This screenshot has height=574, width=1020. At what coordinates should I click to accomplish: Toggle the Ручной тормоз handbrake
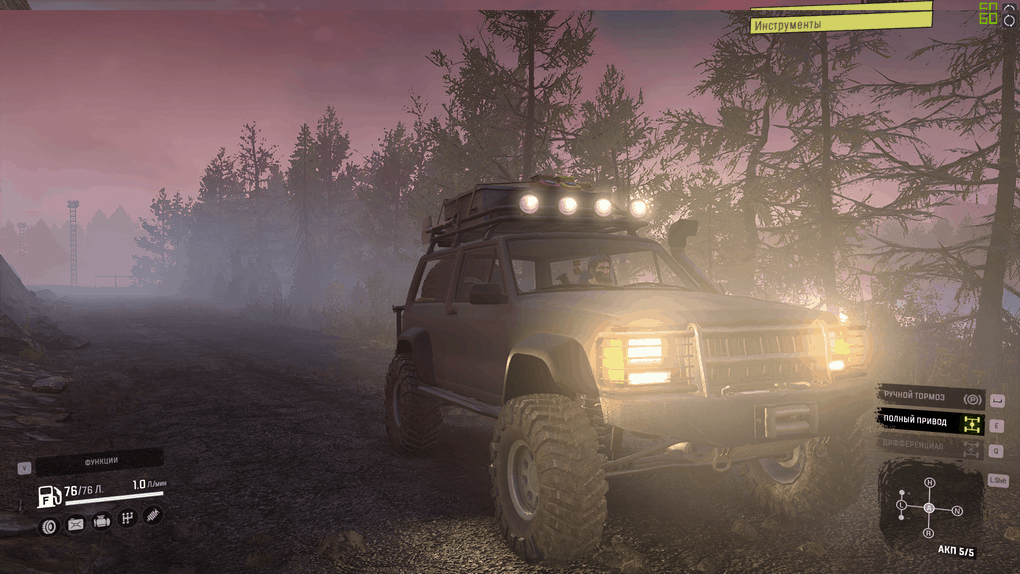click(x=931, y=397)
